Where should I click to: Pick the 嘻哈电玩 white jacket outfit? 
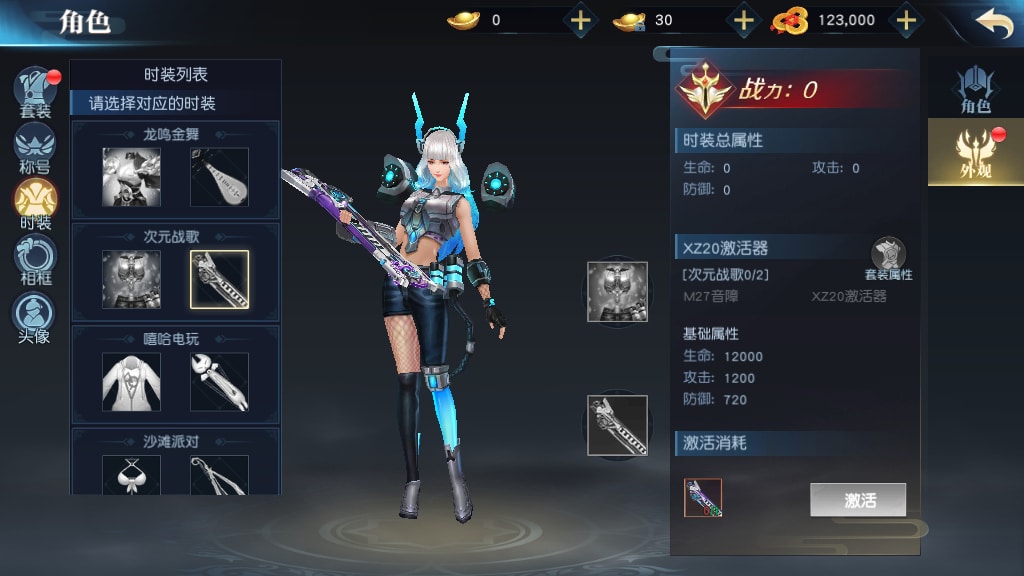pyautogui.click(x=131, y=381)
